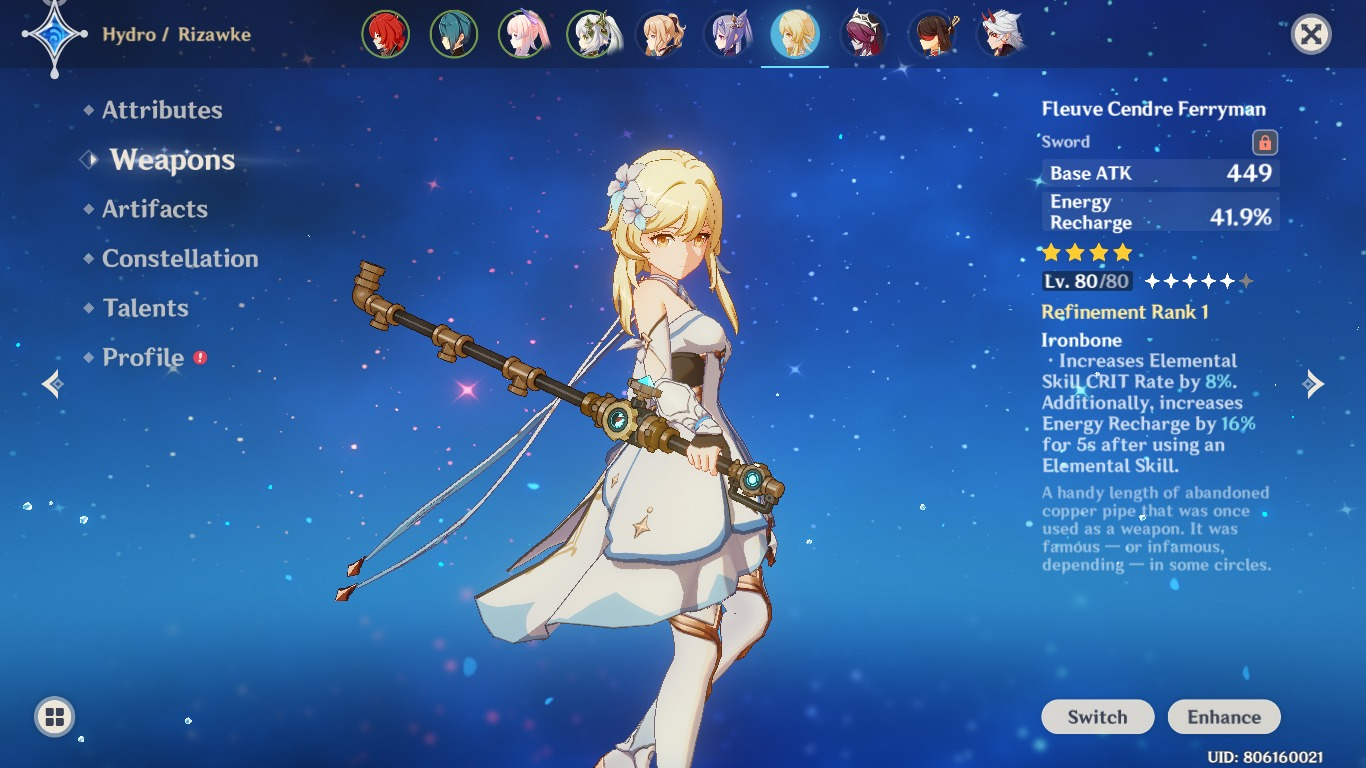Select the purple-haired Keqing portrait
This screenshot has width=1366, height=768.
728,35
